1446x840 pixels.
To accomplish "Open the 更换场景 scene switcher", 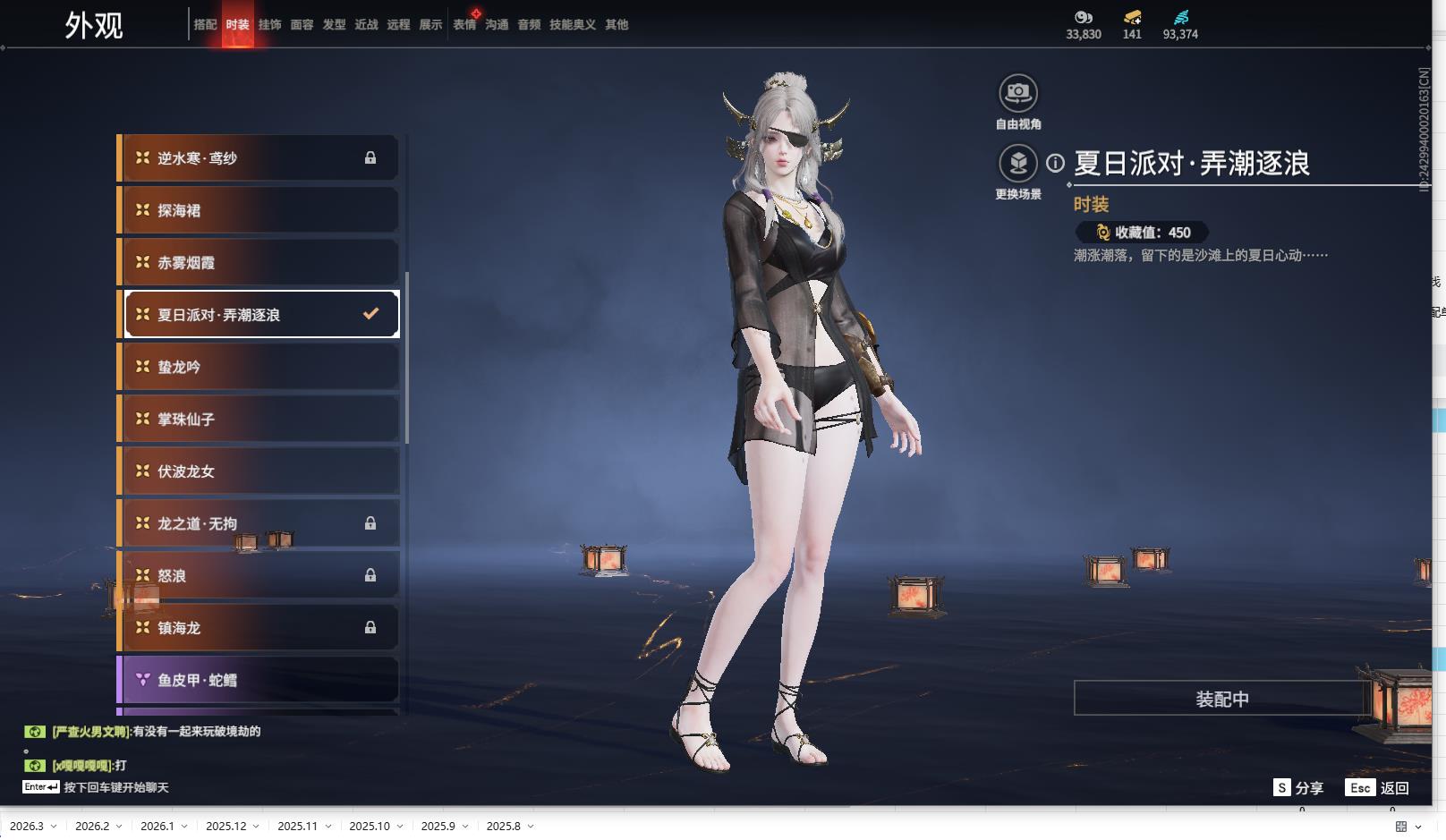I will pos(1018,164).
